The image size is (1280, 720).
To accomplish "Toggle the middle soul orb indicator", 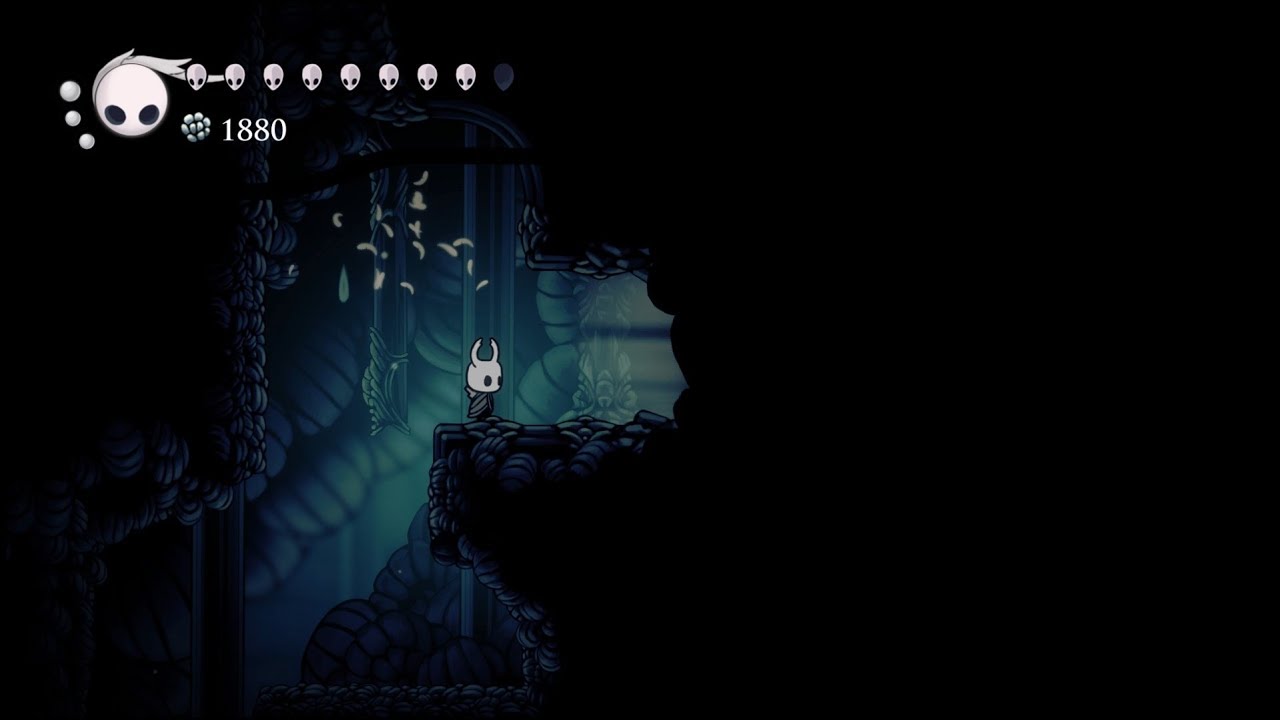I will [73, 117].
